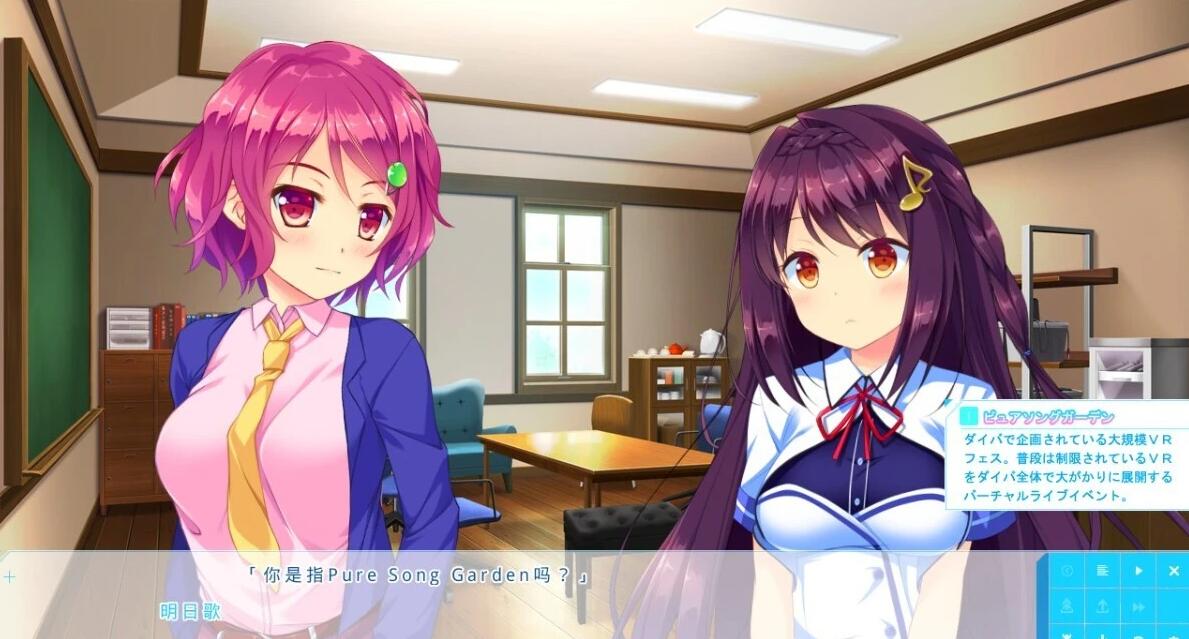This screenshot has width=1189, height=639.
Task: Click the stacked-tray save icon
Action: click(1067, 606)
